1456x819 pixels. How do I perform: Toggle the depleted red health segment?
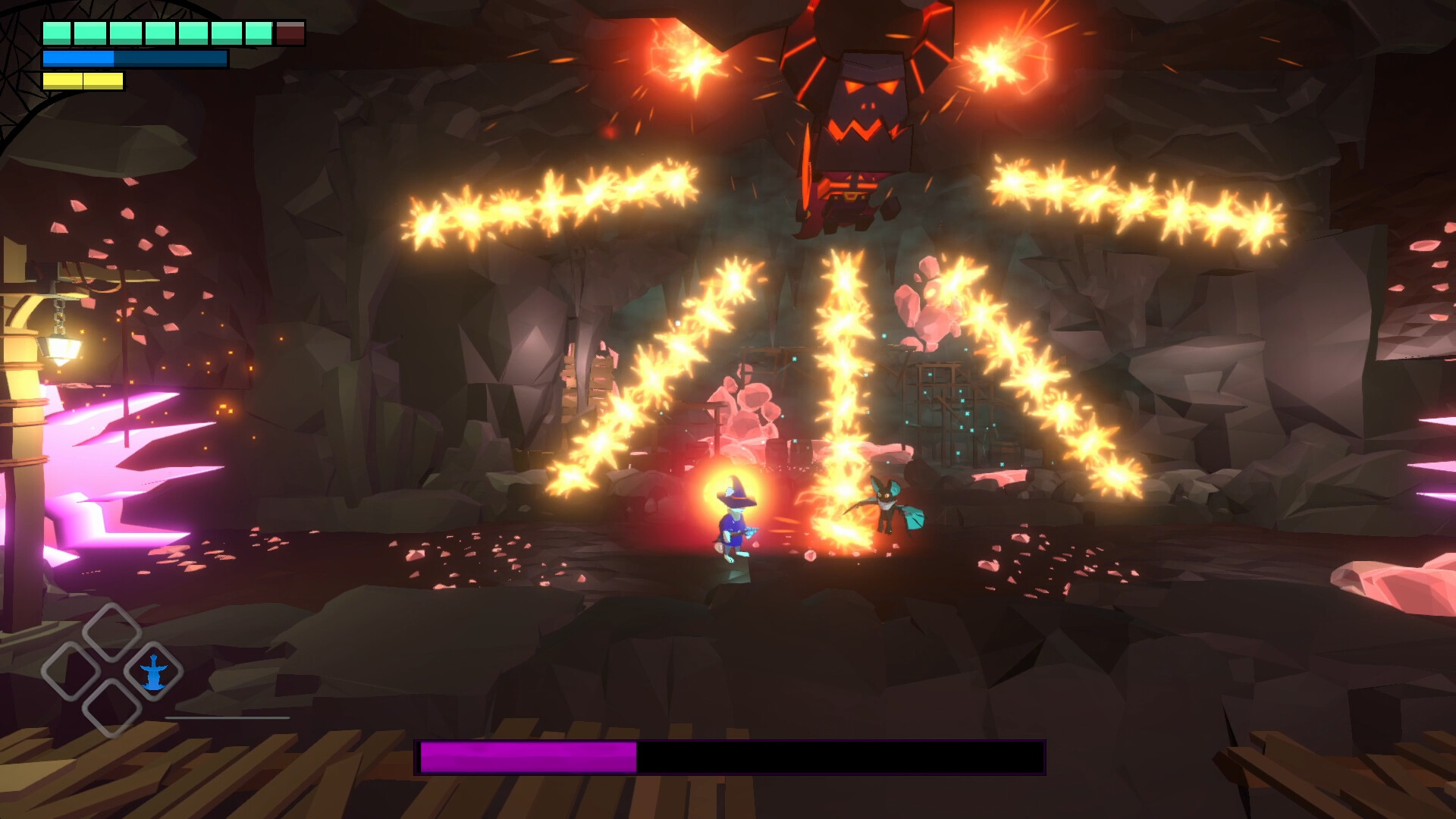point(290,32)
